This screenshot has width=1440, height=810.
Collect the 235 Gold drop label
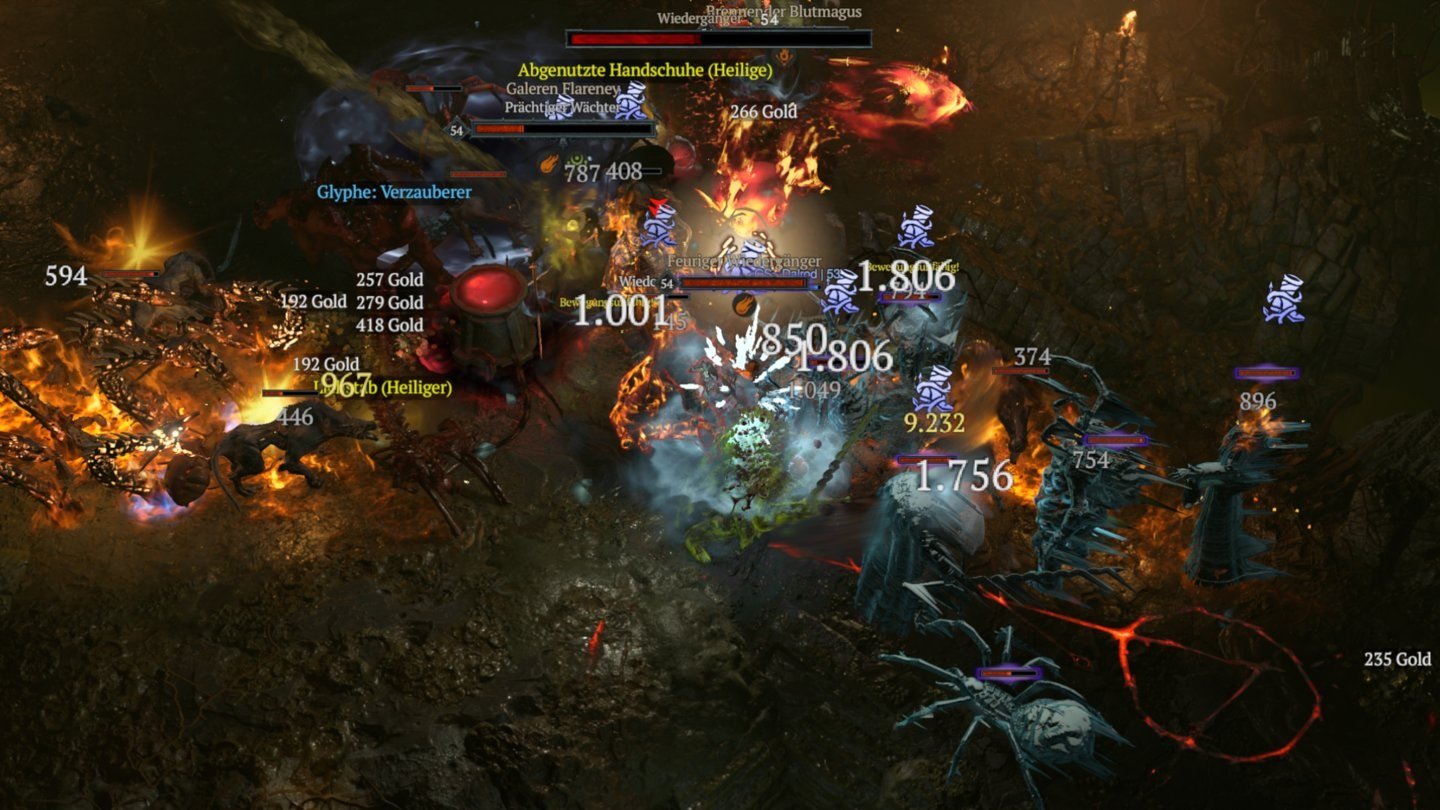click(x=1397, y=660)
